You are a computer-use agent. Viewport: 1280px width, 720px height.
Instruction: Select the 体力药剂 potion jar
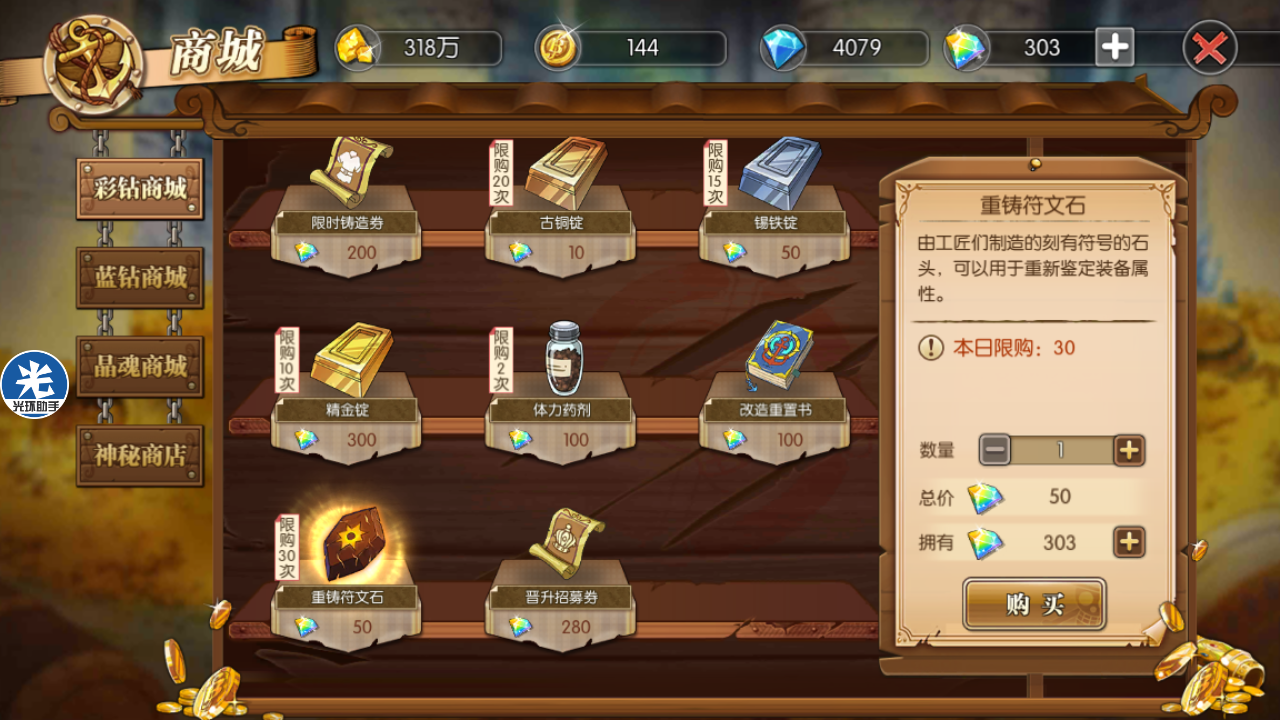(x=565, y=360)
